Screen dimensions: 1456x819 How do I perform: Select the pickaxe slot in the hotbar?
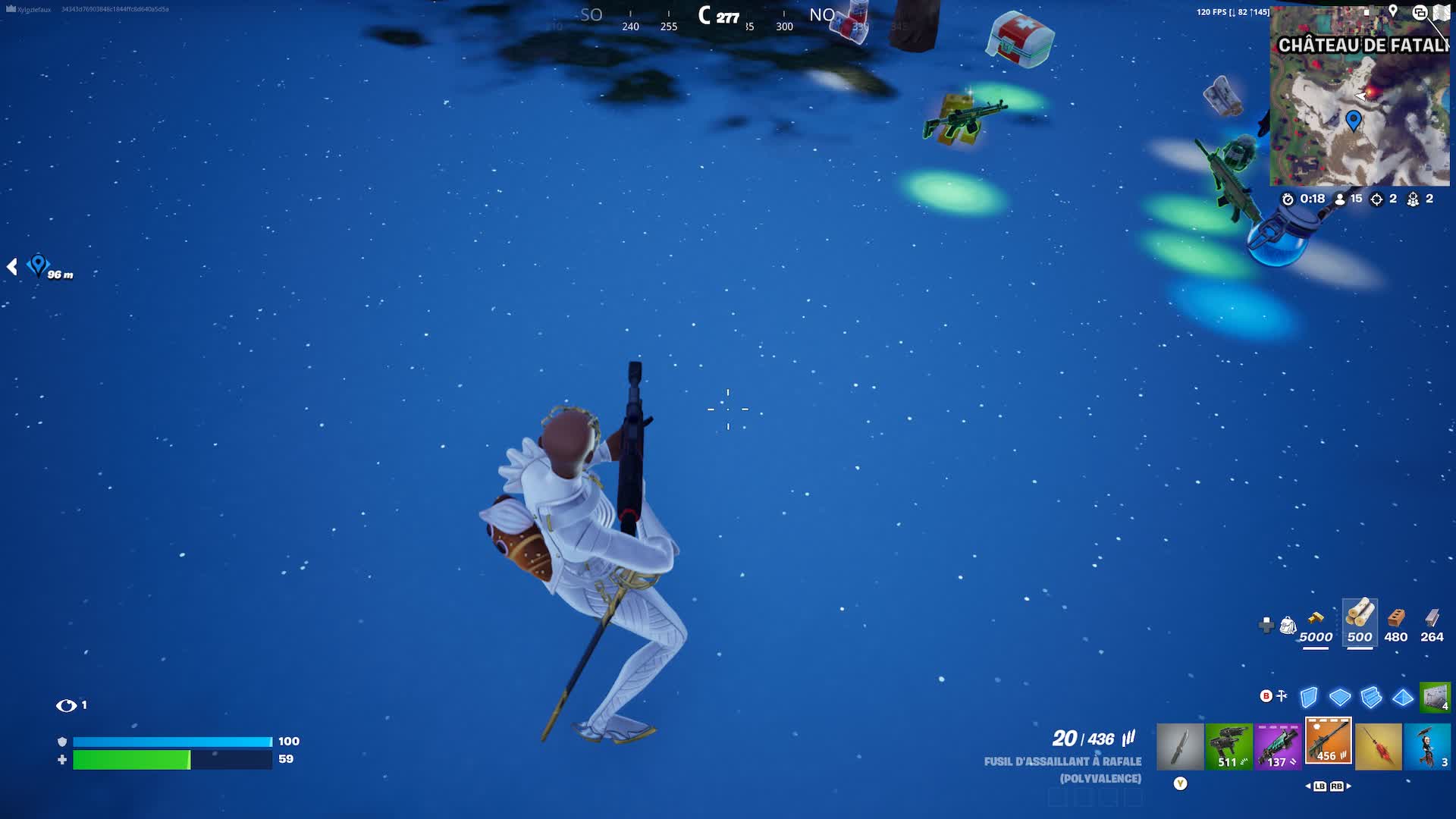tap(1179, 746)
